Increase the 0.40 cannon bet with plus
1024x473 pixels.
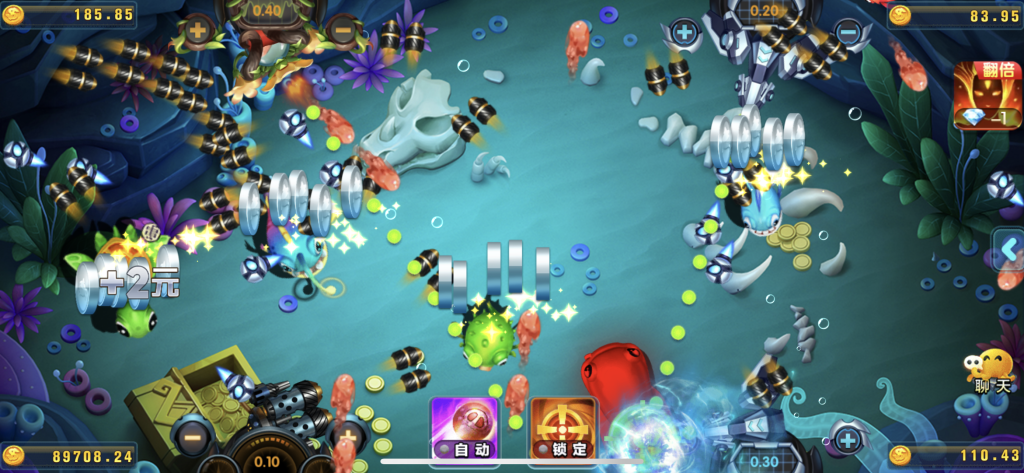coord(197,31)
